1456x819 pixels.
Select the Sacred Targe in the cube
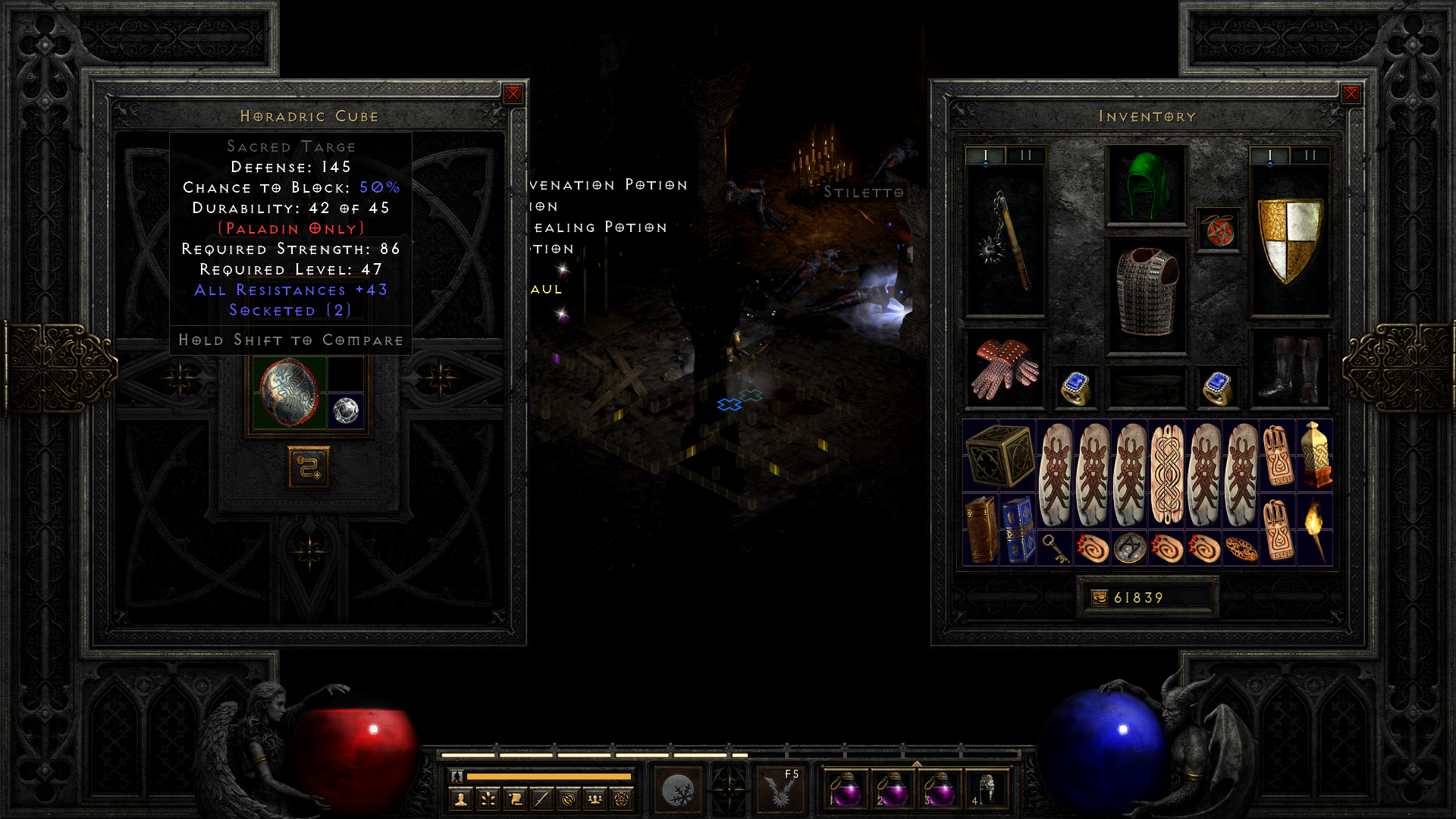290,392
